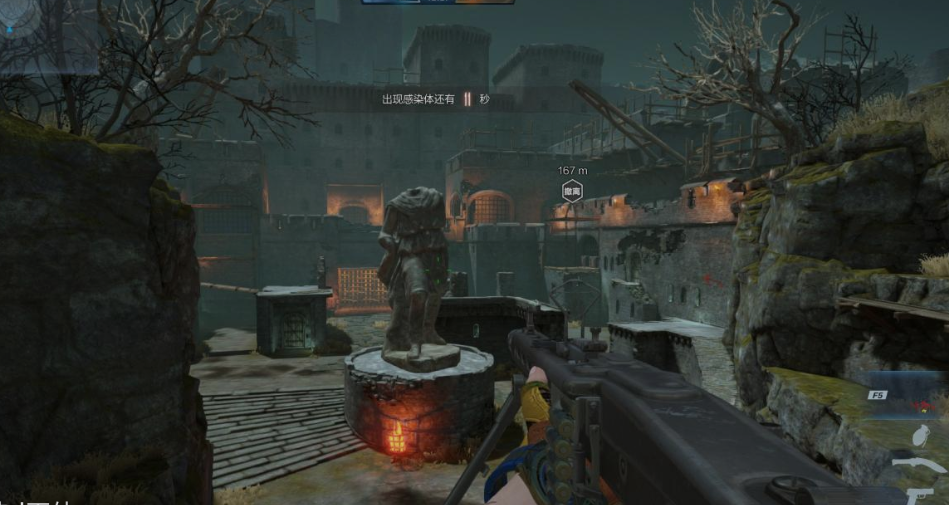Screen dimensions: 949x505
Task: Choose the pistol sidearm slot icon
Action: pyautogui.click(x=922, y=495)
